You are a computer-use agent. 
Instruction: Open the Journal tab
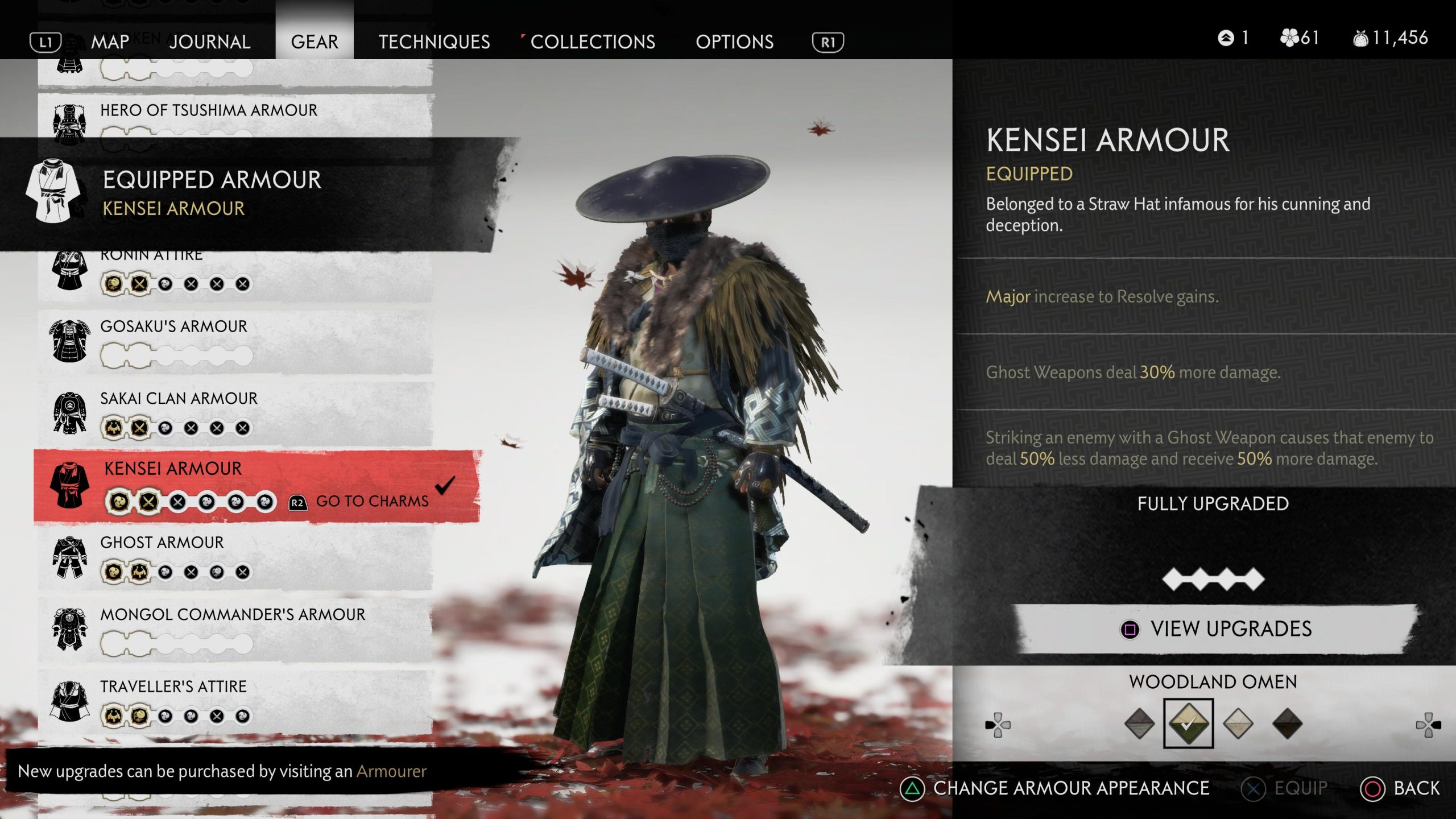209,42
